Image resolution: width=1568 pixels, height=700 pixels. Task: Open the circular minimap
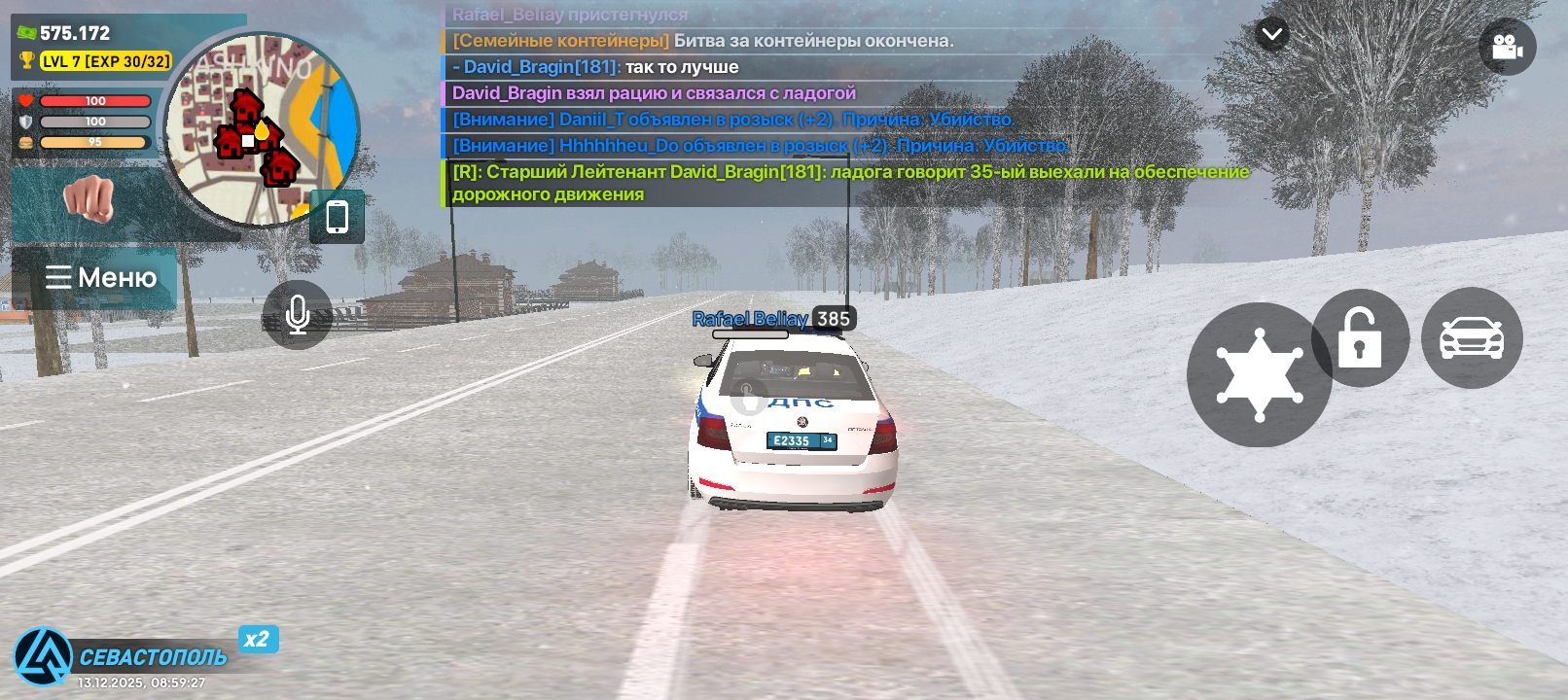click(261, 129)
